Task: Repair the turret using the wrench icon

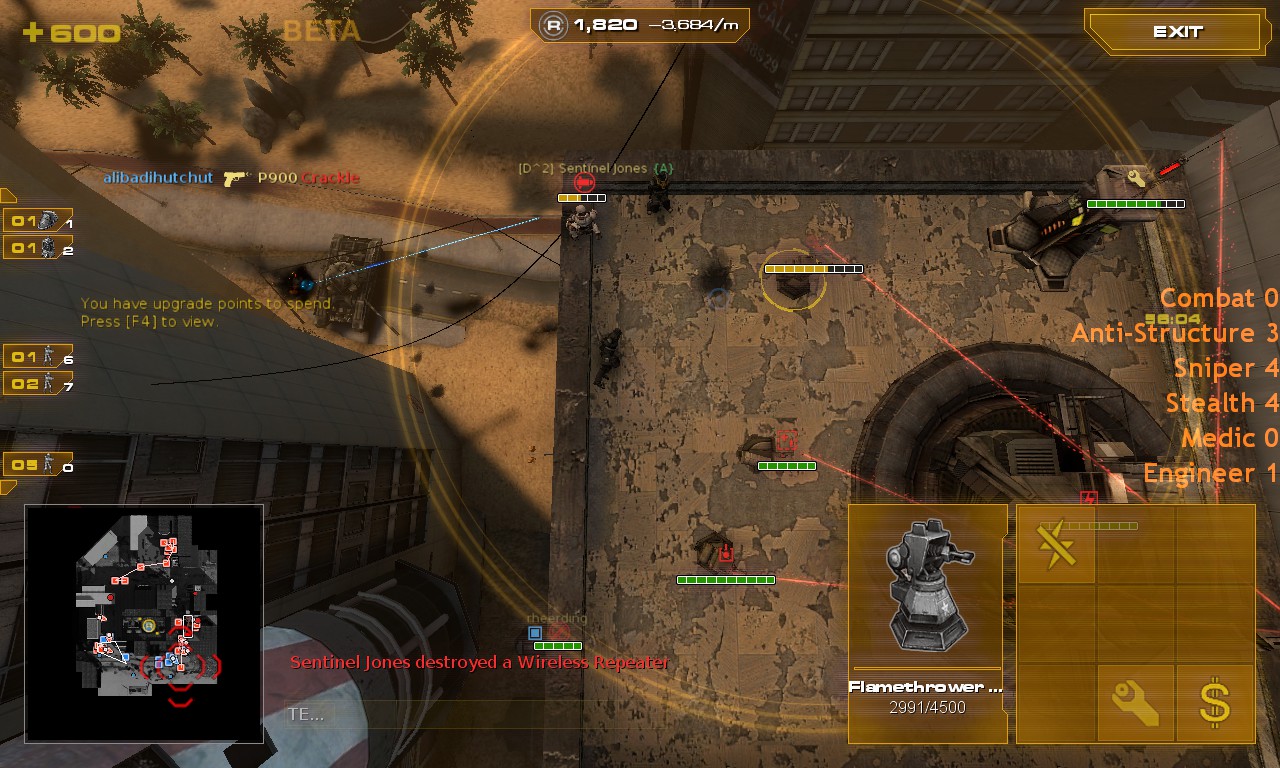Action: (1135, 703)
